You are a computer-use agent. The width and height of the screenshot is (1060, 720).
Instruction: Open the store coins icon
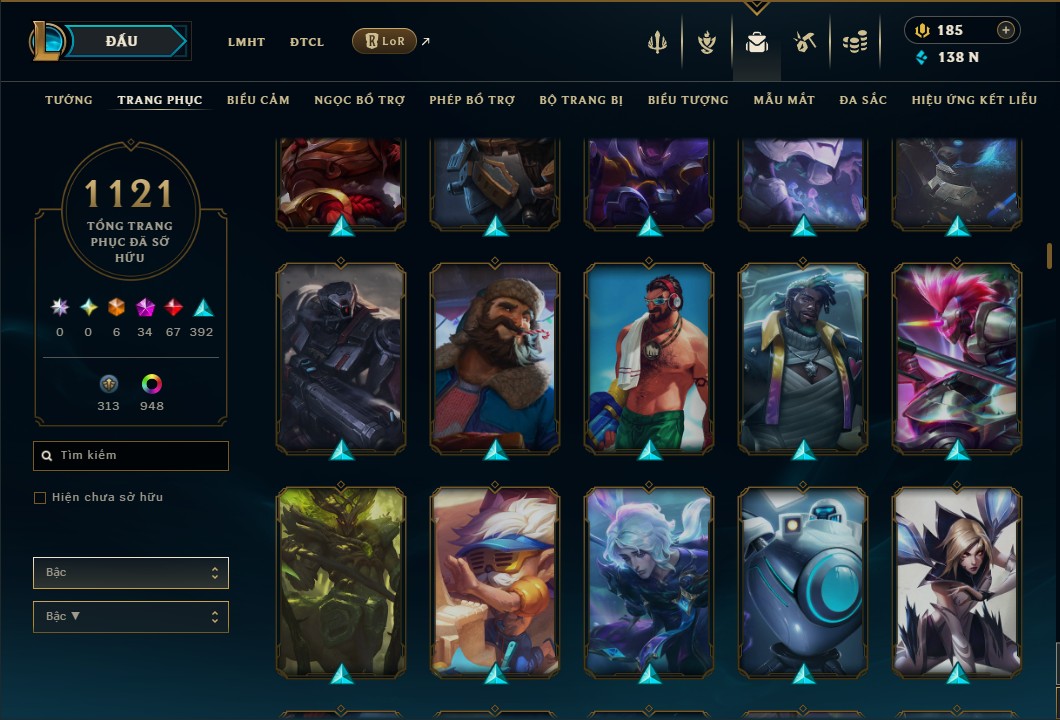click(x=854, y=42)
